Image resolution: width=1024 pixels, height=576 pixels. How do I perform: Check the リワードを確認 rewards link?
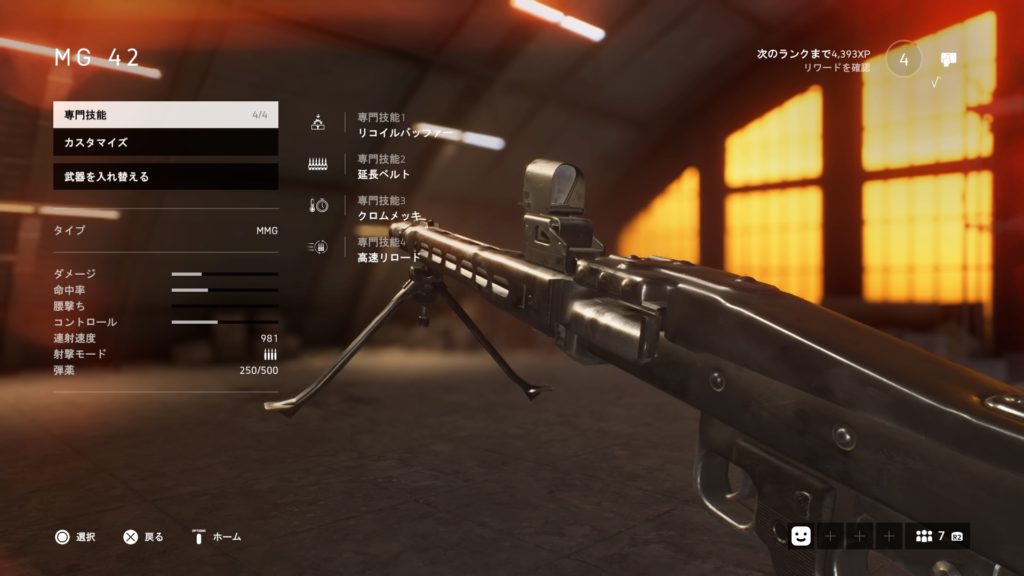tap(836, 68)
